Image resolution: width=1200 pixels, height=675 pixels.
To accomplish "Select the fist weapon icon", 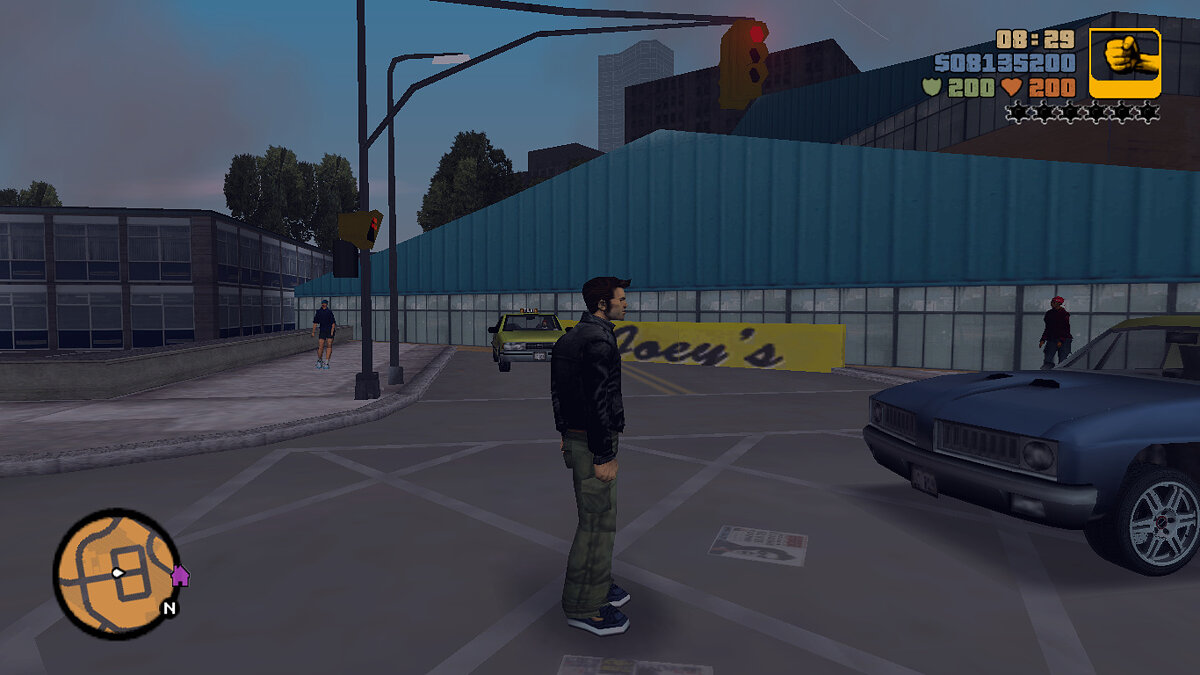I will tap(1125, 62).
